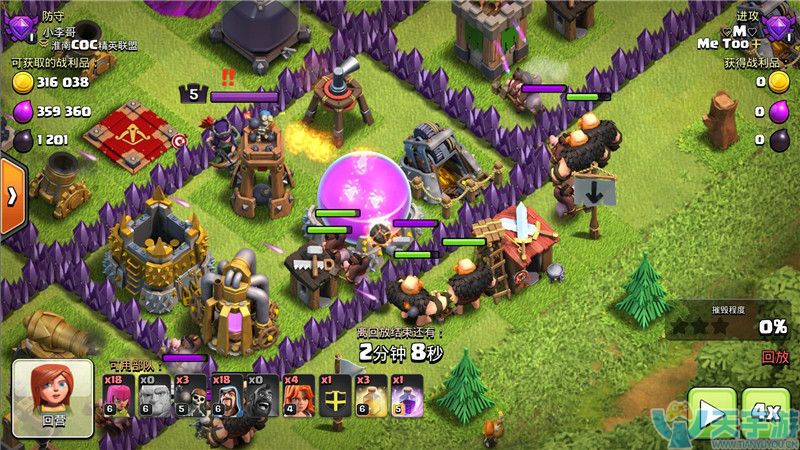The height and width of the screenshot is (450, 800).
Task: Select the greyed-out Hog Rider slot
Action: point(264,395)
